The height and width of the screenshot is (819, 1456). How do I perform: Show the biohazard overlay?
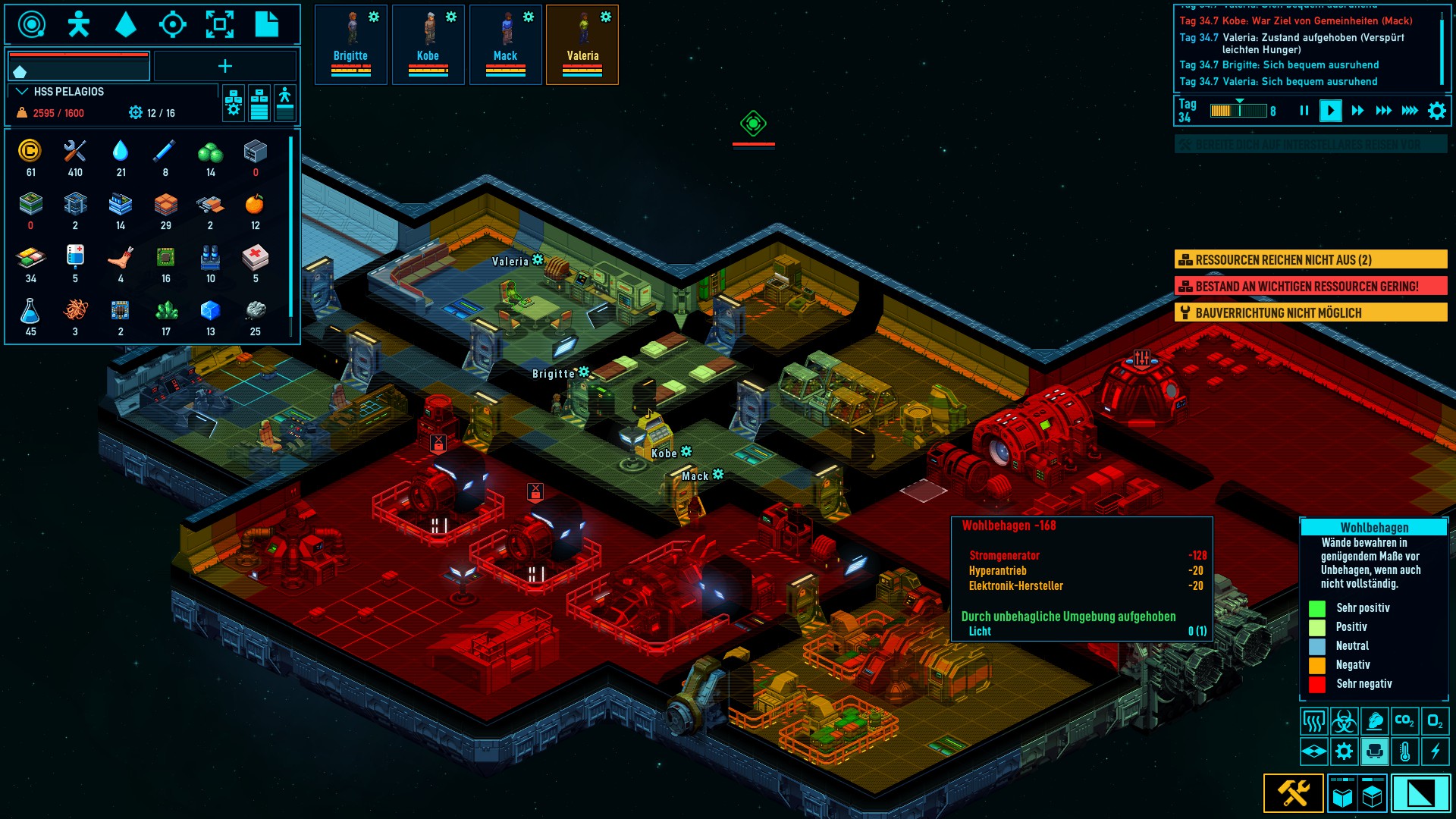pyautogui.click(x=1344, y=720)
